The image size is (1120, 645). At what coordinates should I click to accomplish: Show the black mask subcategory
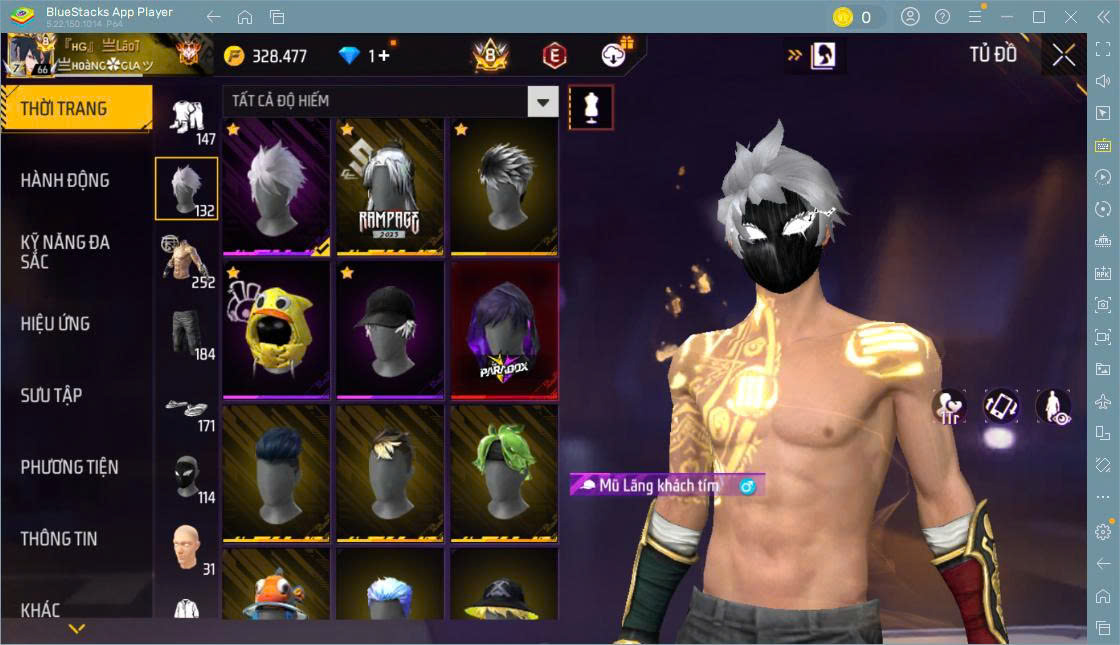click(x=185, y=478)
